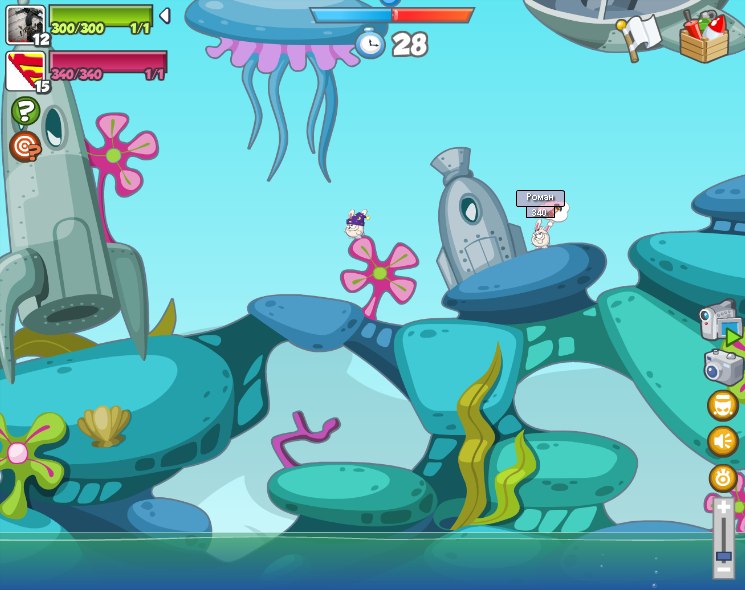Start video recording with the camcorder icon

720,322
